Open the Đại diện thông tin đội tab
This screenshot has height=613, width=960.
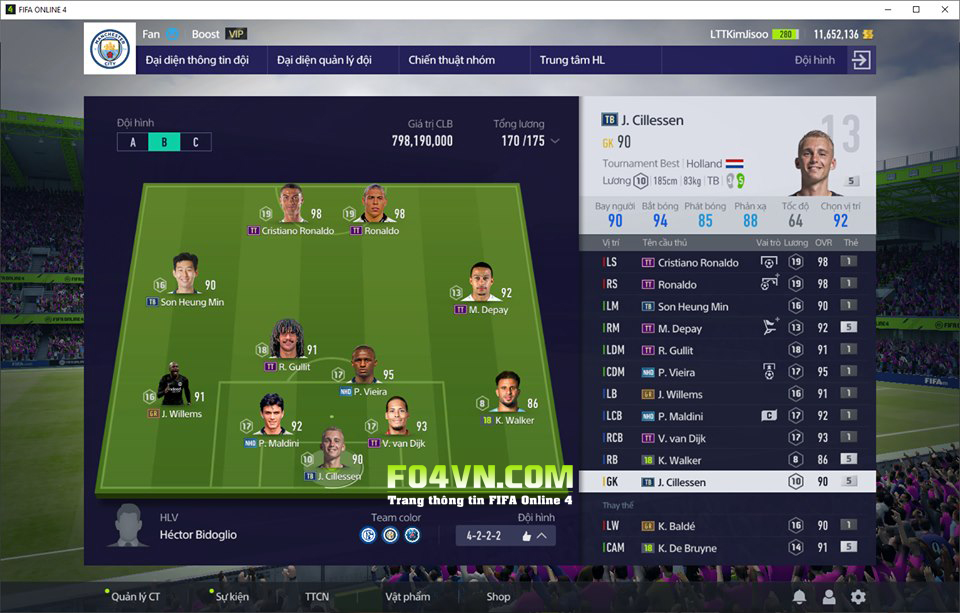197,60
